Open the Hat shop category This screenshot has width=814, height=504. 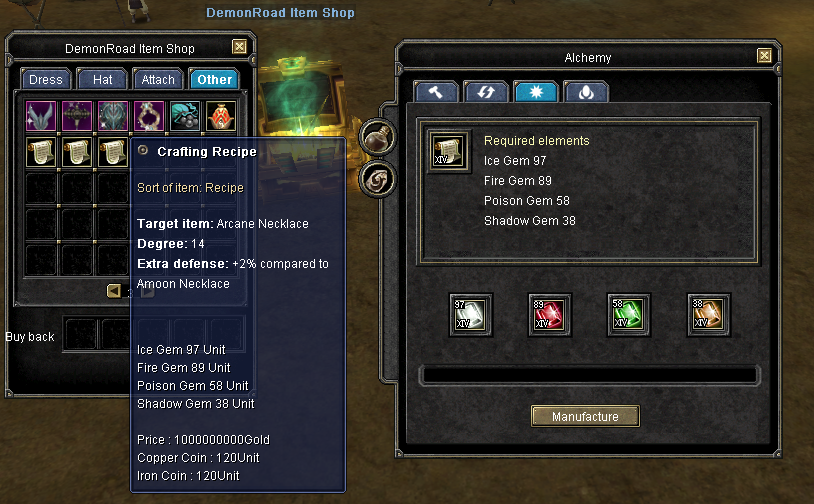(x=102, y=79)
